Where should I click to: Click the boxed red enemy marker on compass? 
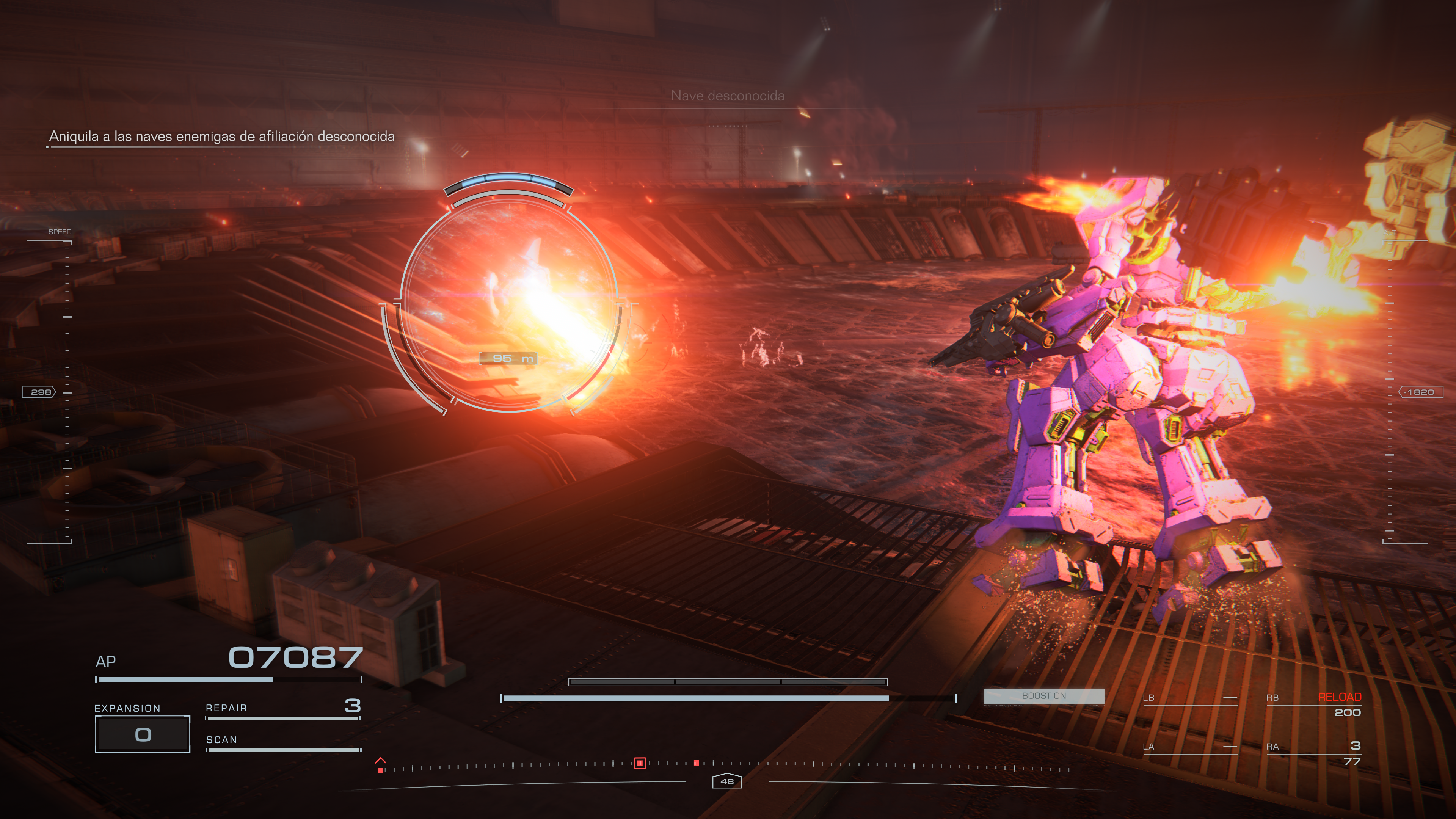639,763
